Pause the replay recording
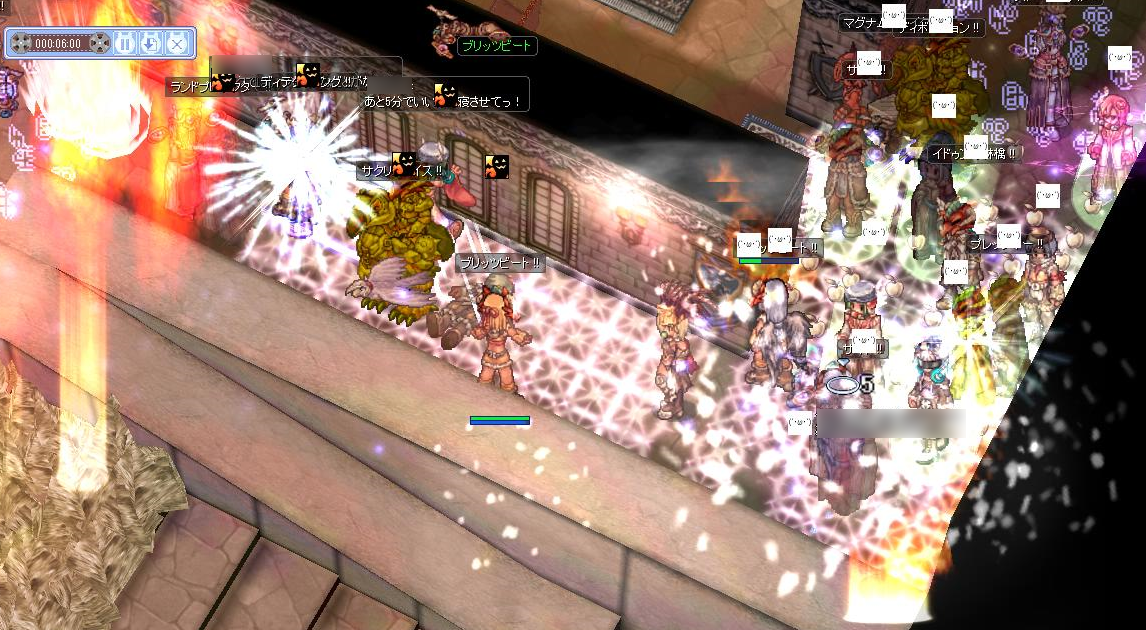The height and width of the screenshot is (630, 1146). 125,43
